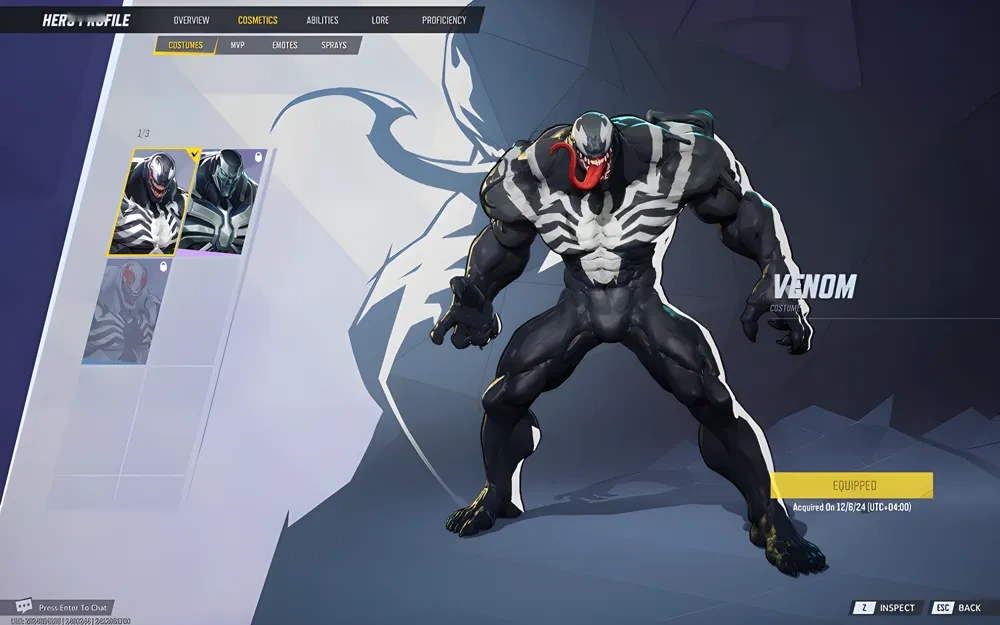This screenshot has width=1000, height=625.
Task: Click the yellow Equipped button
Action: click(x=854, y=486)
